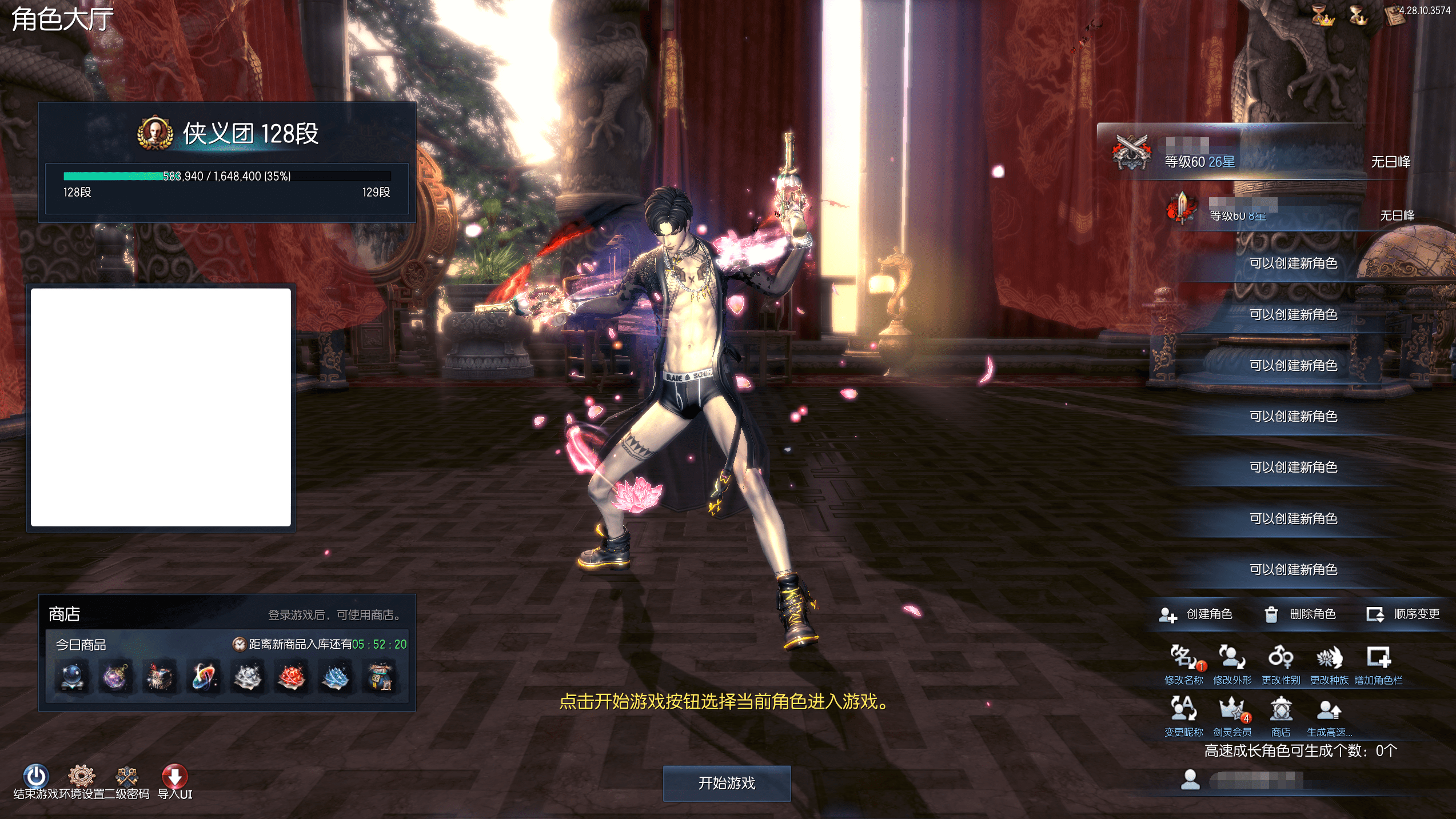This screenshot has width=1456, height=819.
Task: Open the 二级密码 crossed keys icon
Action: [x=127, y=776]
